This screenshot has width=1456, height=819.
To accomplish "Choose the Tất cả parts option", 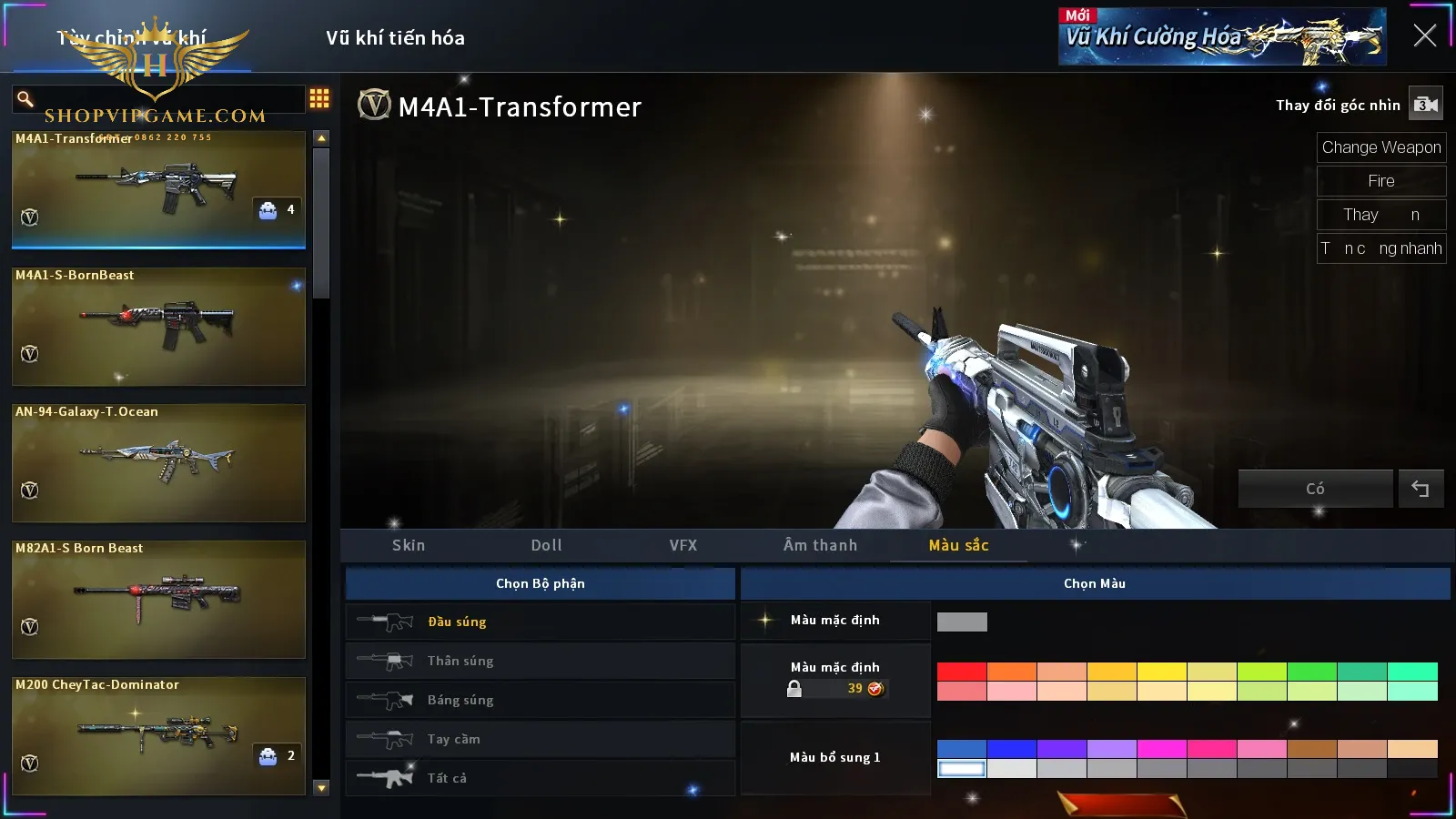I will click(x=540, y=778).
